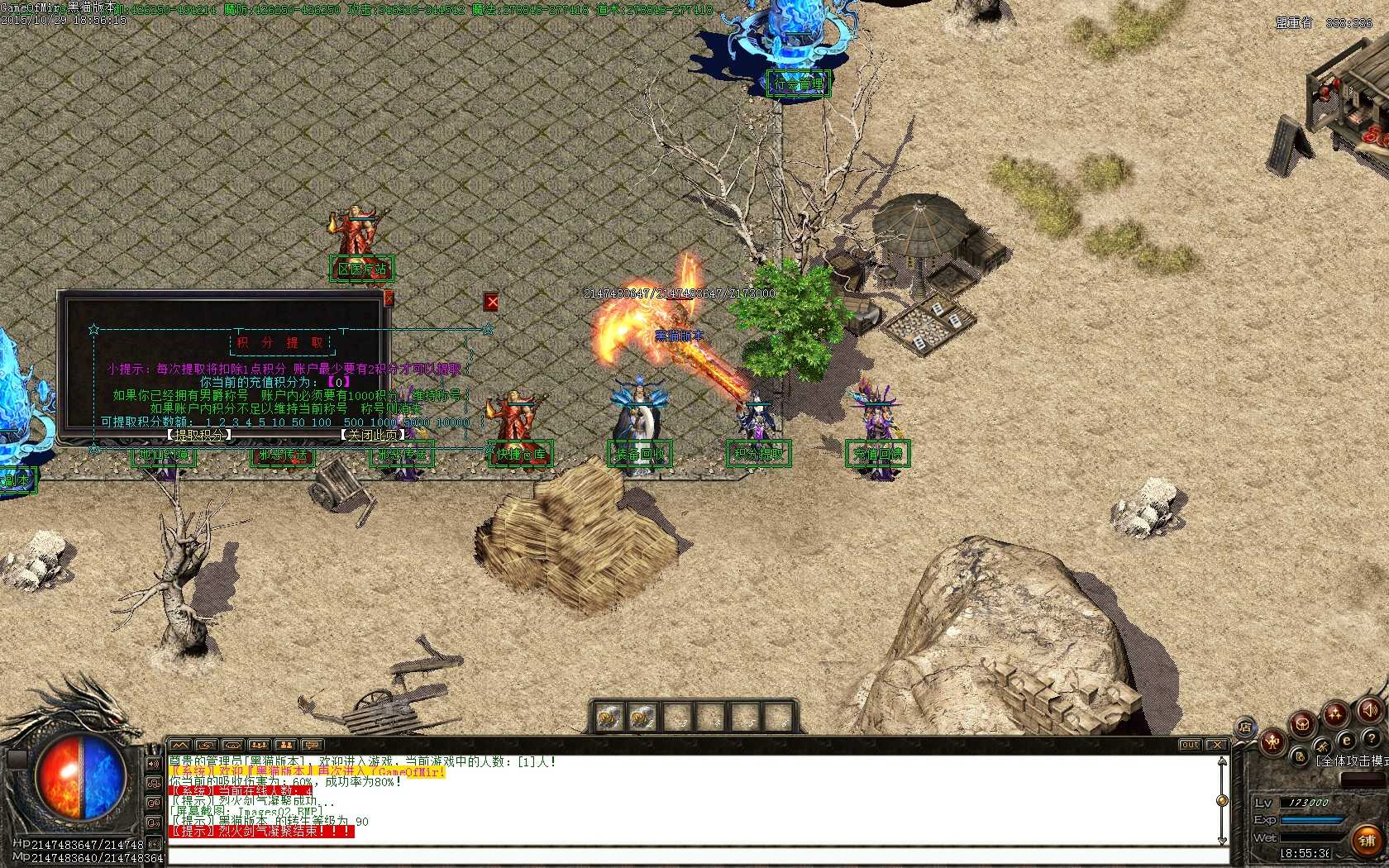The image size is (1389, 868).
Task: Click the group chat icon in chat toolbar
Action: click(258, 746)
